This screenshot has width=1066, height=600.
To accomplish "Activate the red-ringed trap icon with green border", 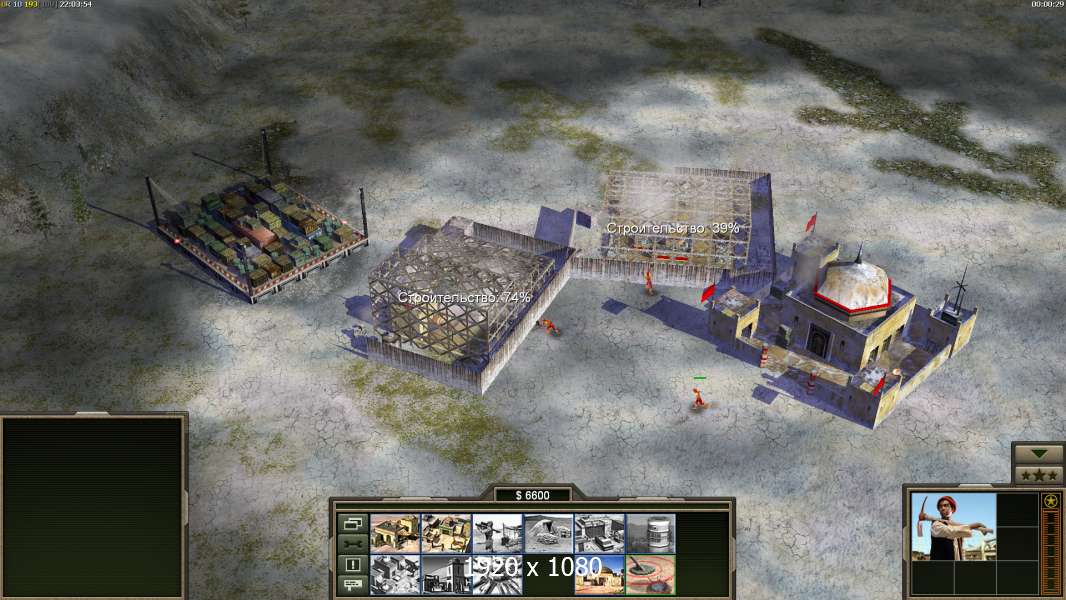I will click(x=650, y=574).
